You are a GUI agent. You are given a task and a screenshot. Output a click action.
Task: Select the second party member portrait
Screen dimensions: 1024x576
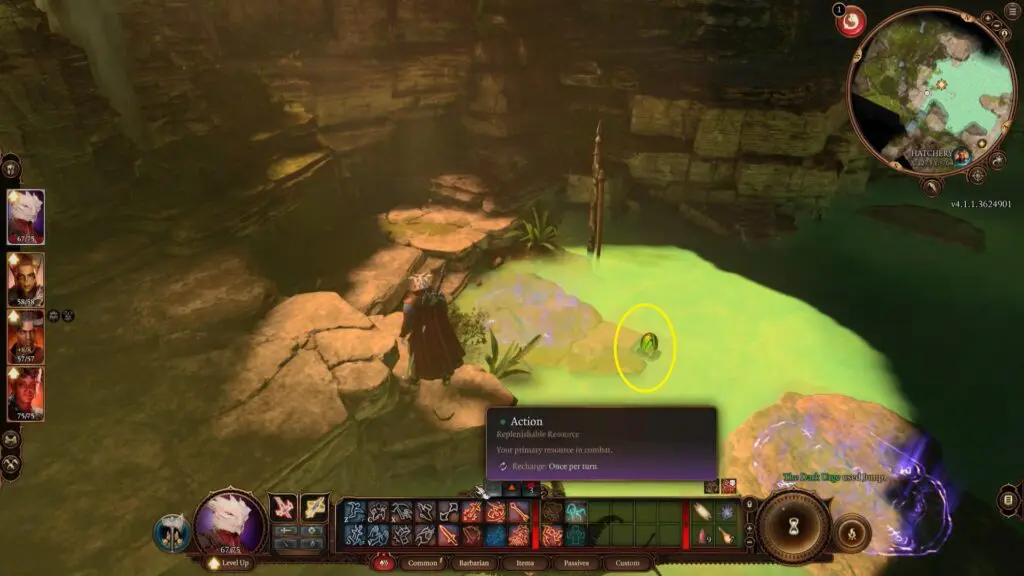pyautogui.click(x=26, y=279)
